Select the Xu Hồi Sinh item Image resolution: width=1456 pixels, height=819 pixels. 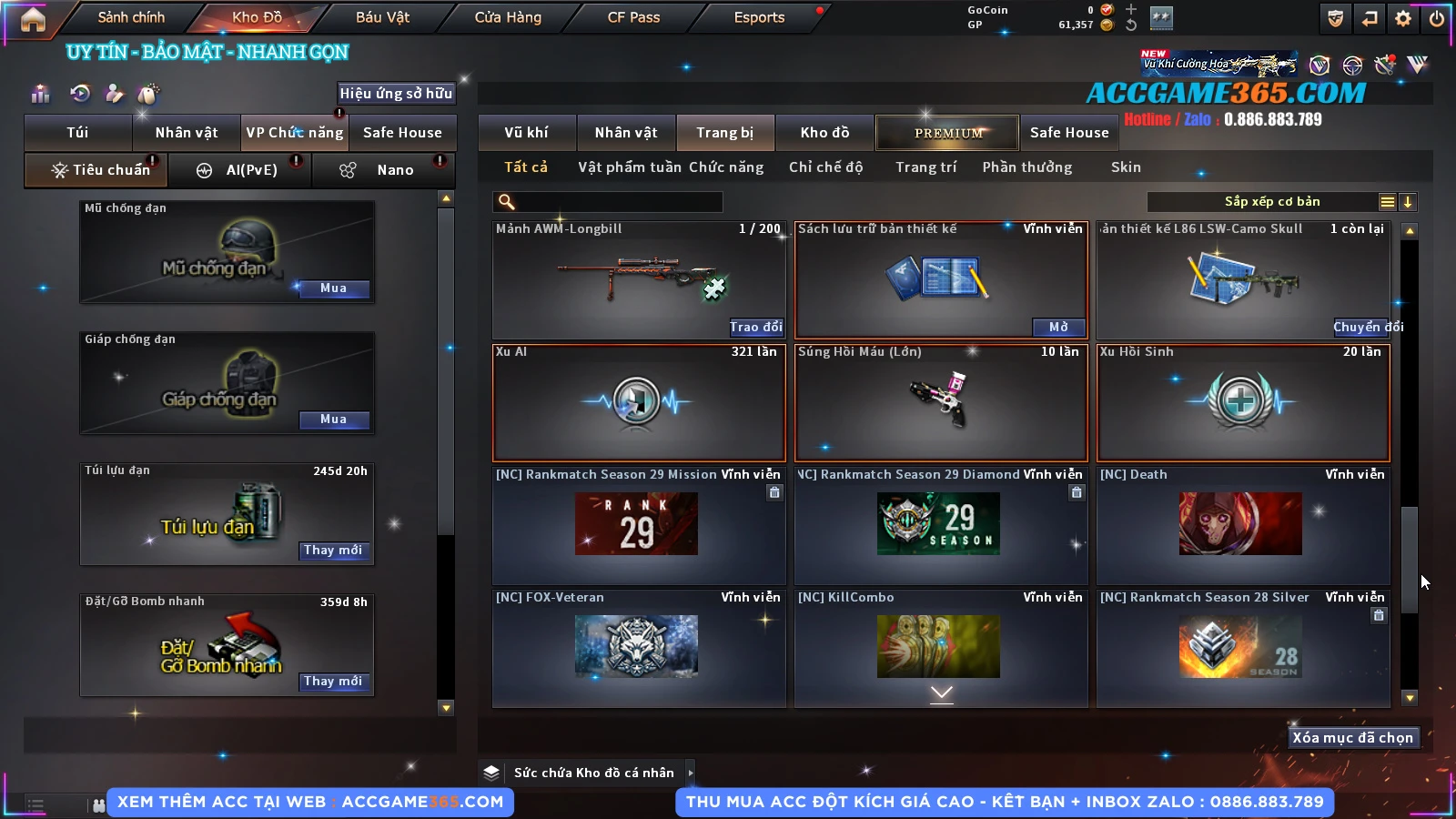click(x=1243, y=402)
